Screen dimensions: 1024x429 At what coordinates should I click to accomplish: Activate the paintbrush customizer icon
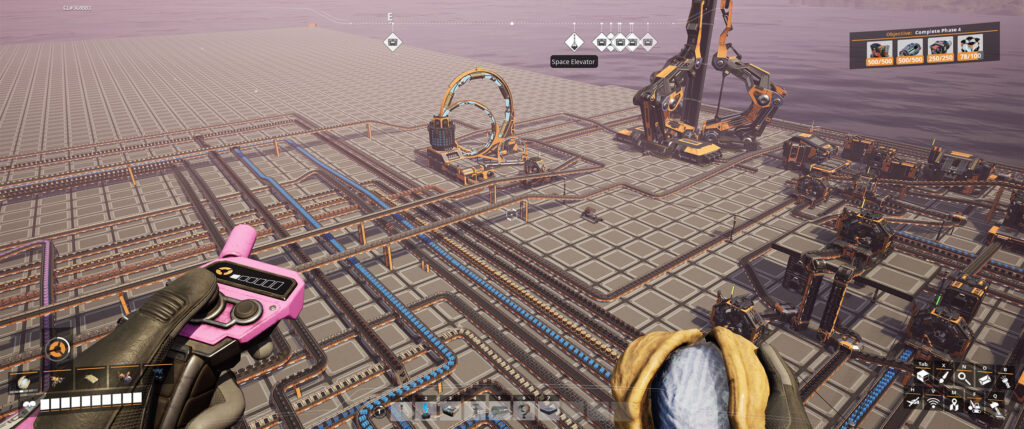pos(945,379)
